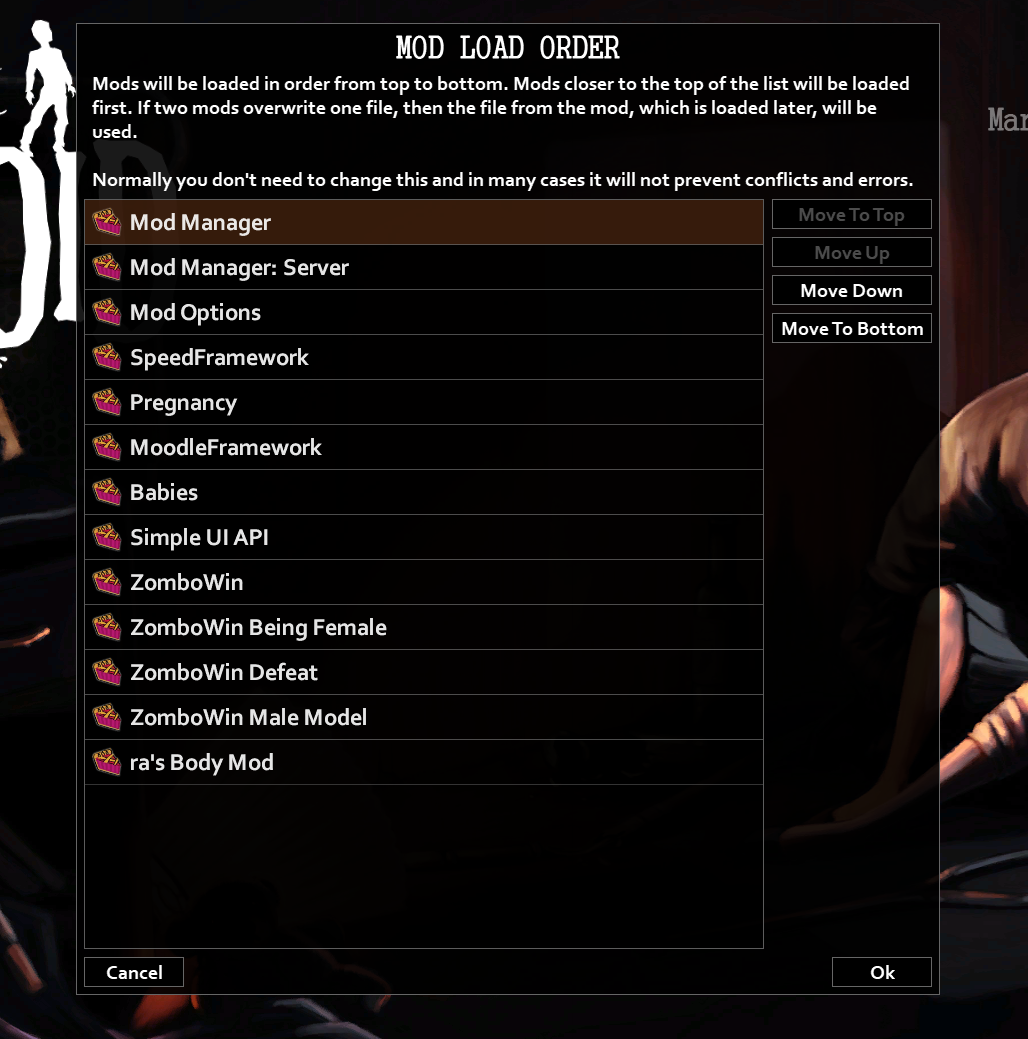Select the Mod Manager row
Screen dimensions: 1028x1039
coord(423,222)
